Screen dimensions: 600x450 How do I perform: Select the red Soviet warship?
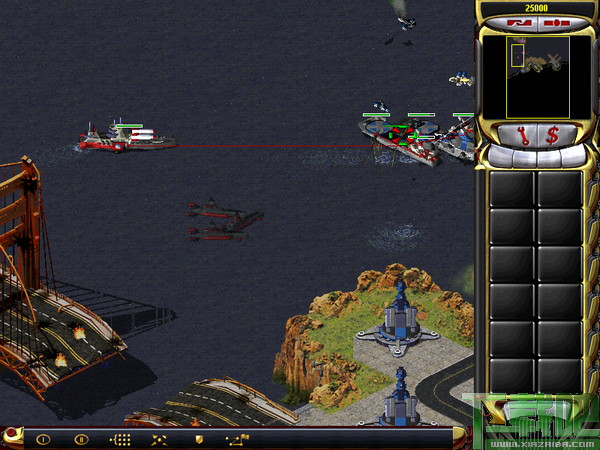coord(125,137)
